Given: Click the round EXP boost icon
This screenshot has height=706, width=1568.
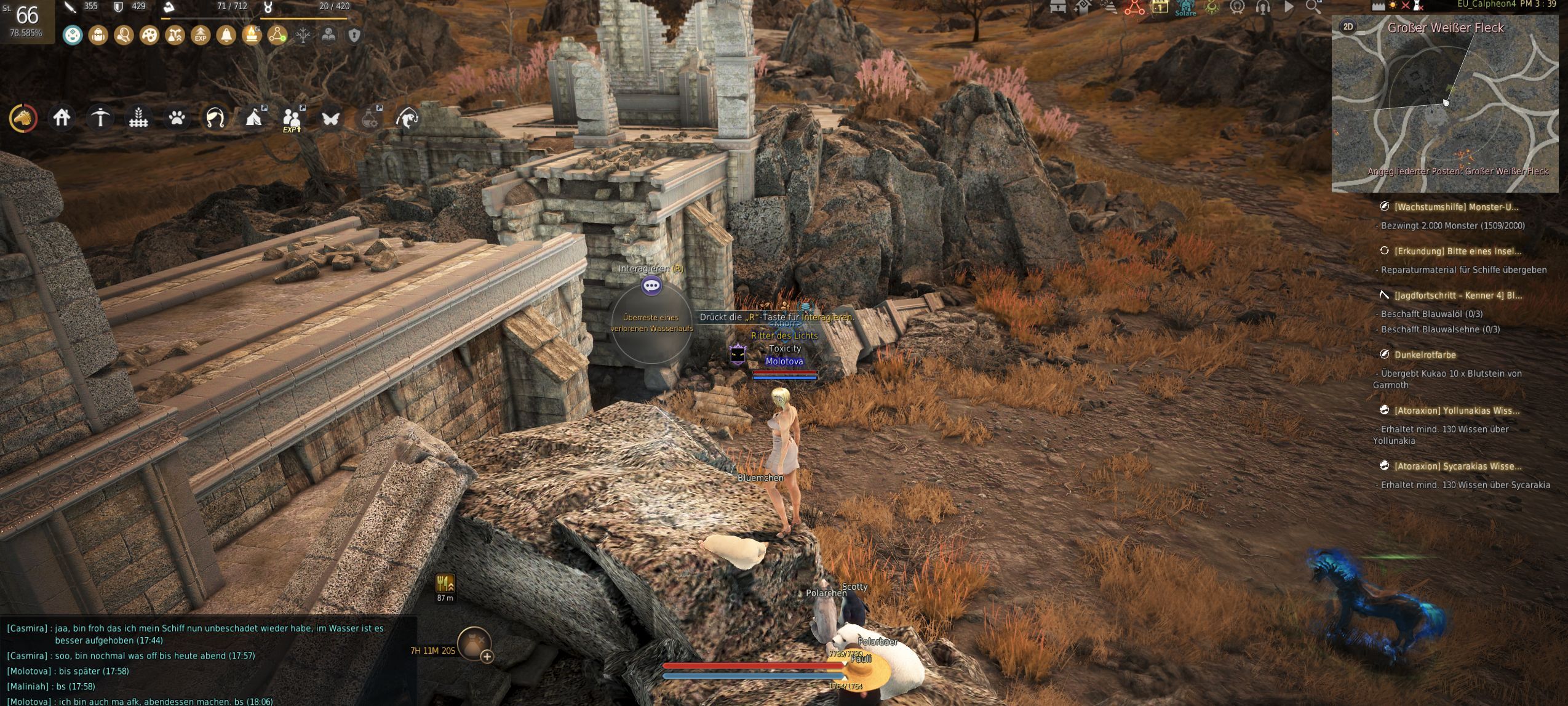Looking at the screenshot, I should pyautogui.click(x=201, y=35).
